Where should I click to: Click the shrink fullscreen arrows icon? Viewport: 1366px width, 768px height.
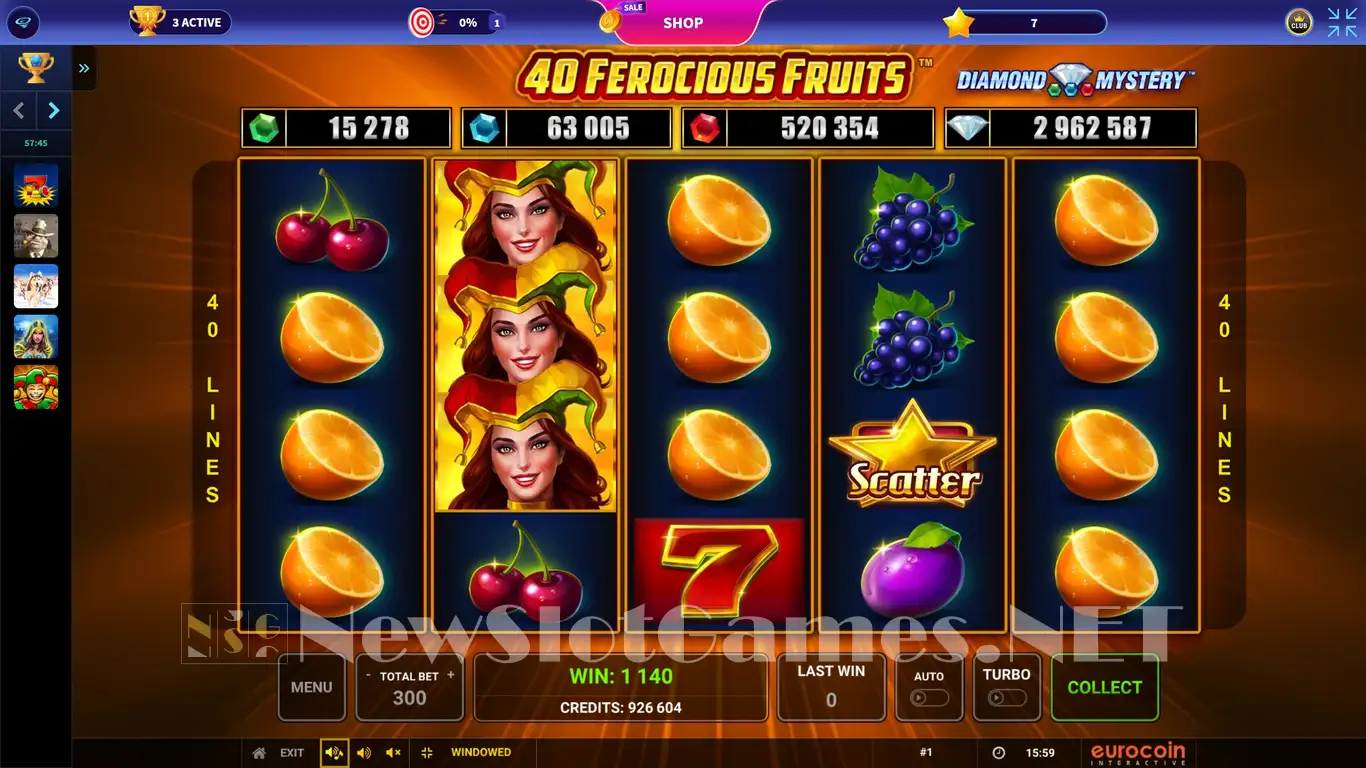click(x=1342, y=22)
